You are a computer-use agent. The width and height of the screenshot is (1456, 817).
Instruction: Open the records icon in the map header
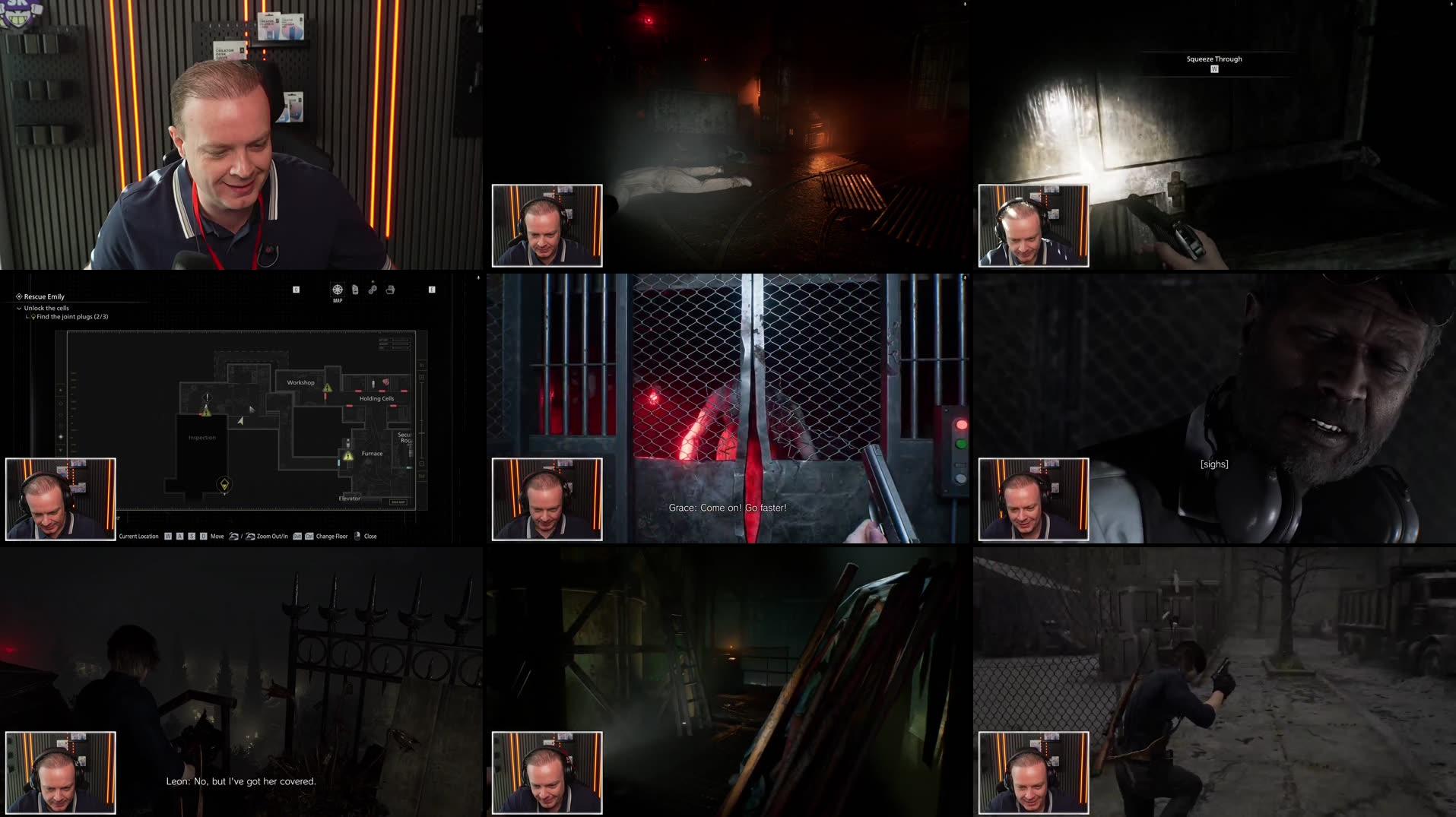389,290
